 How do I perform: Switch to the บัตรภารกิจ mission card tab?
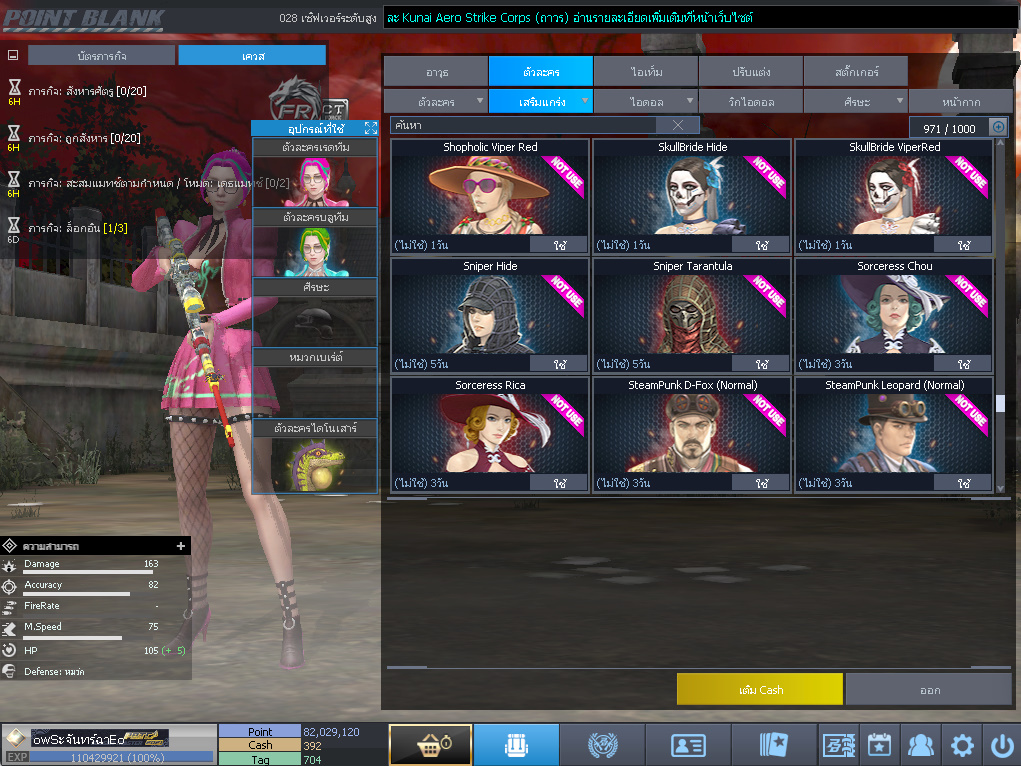point(102,56)
